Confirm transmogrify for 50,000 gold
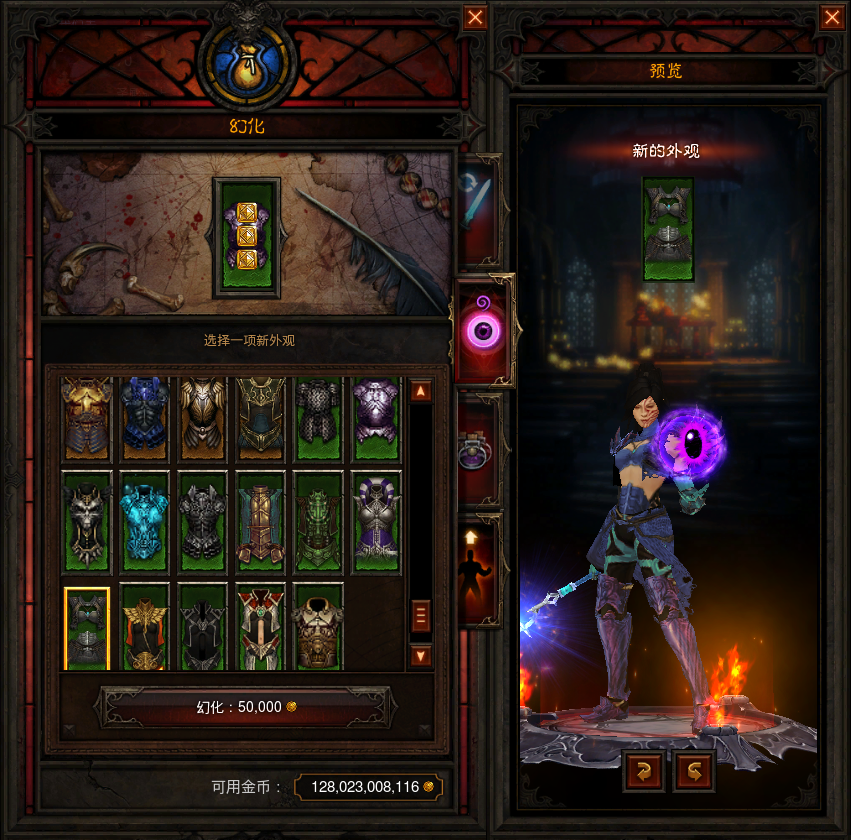851x840 pixels. pos(245,706)
